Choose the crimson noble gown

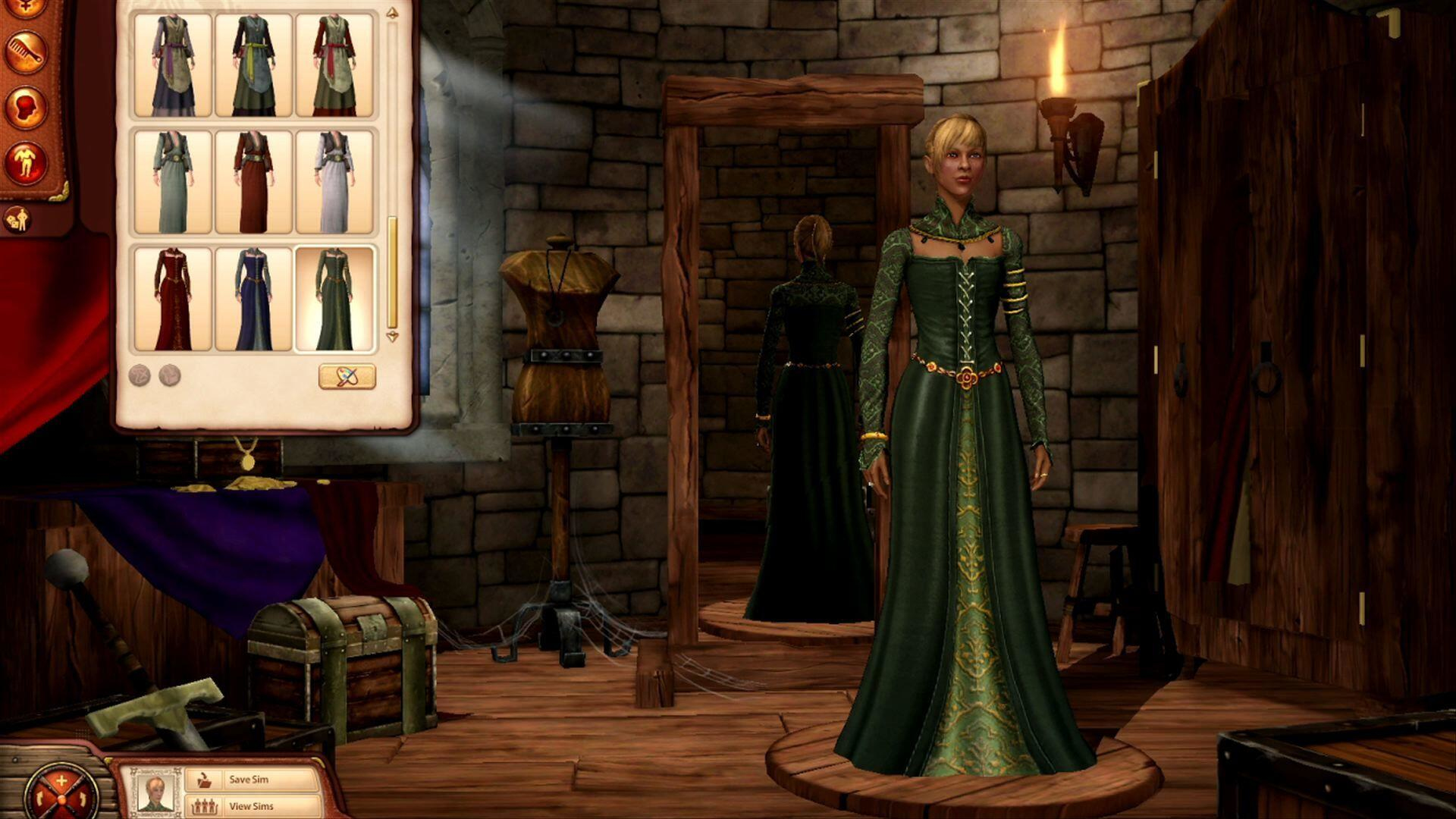[173, 299]
